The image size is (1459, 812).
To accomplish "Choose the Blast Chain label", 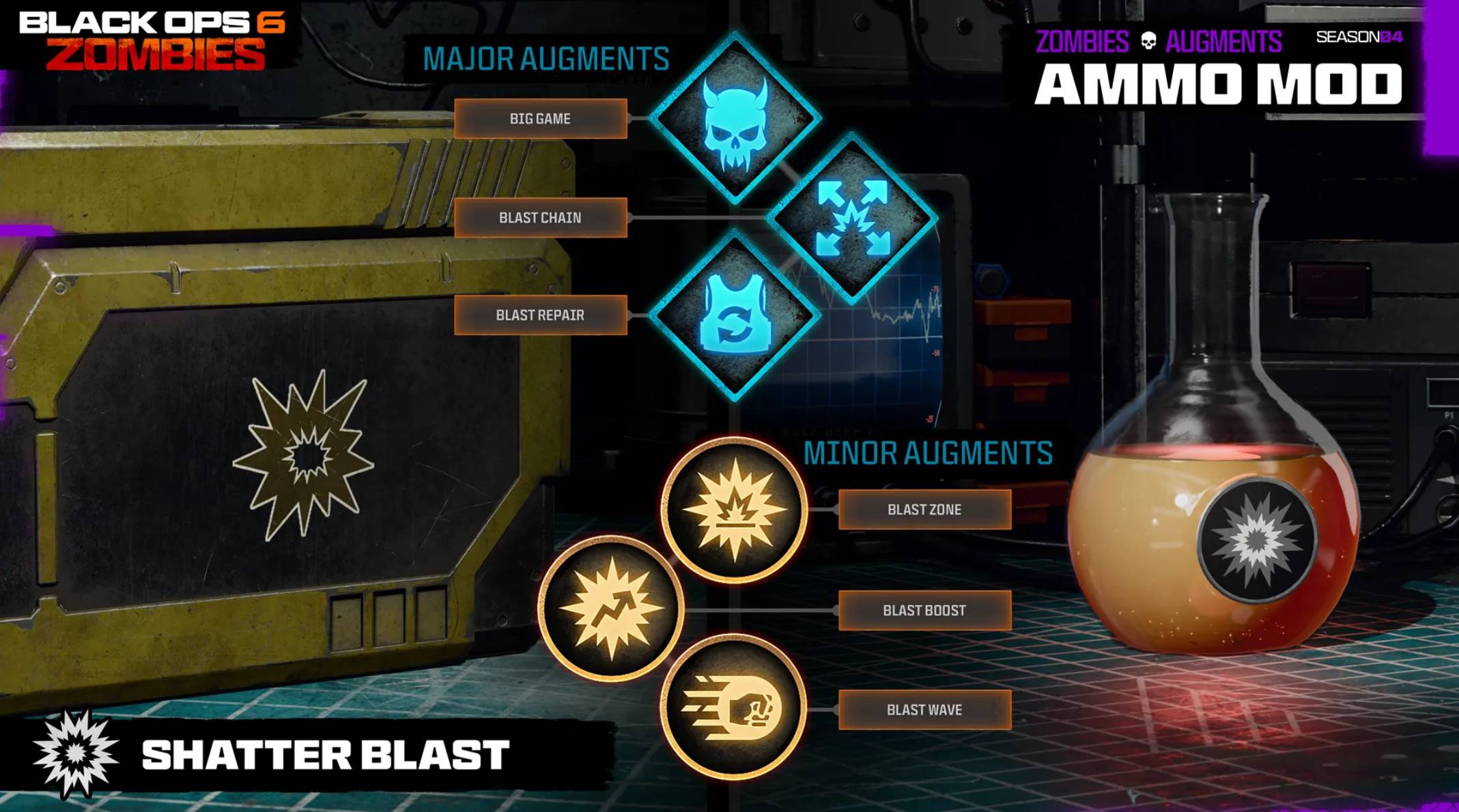I will pos(540,218).
